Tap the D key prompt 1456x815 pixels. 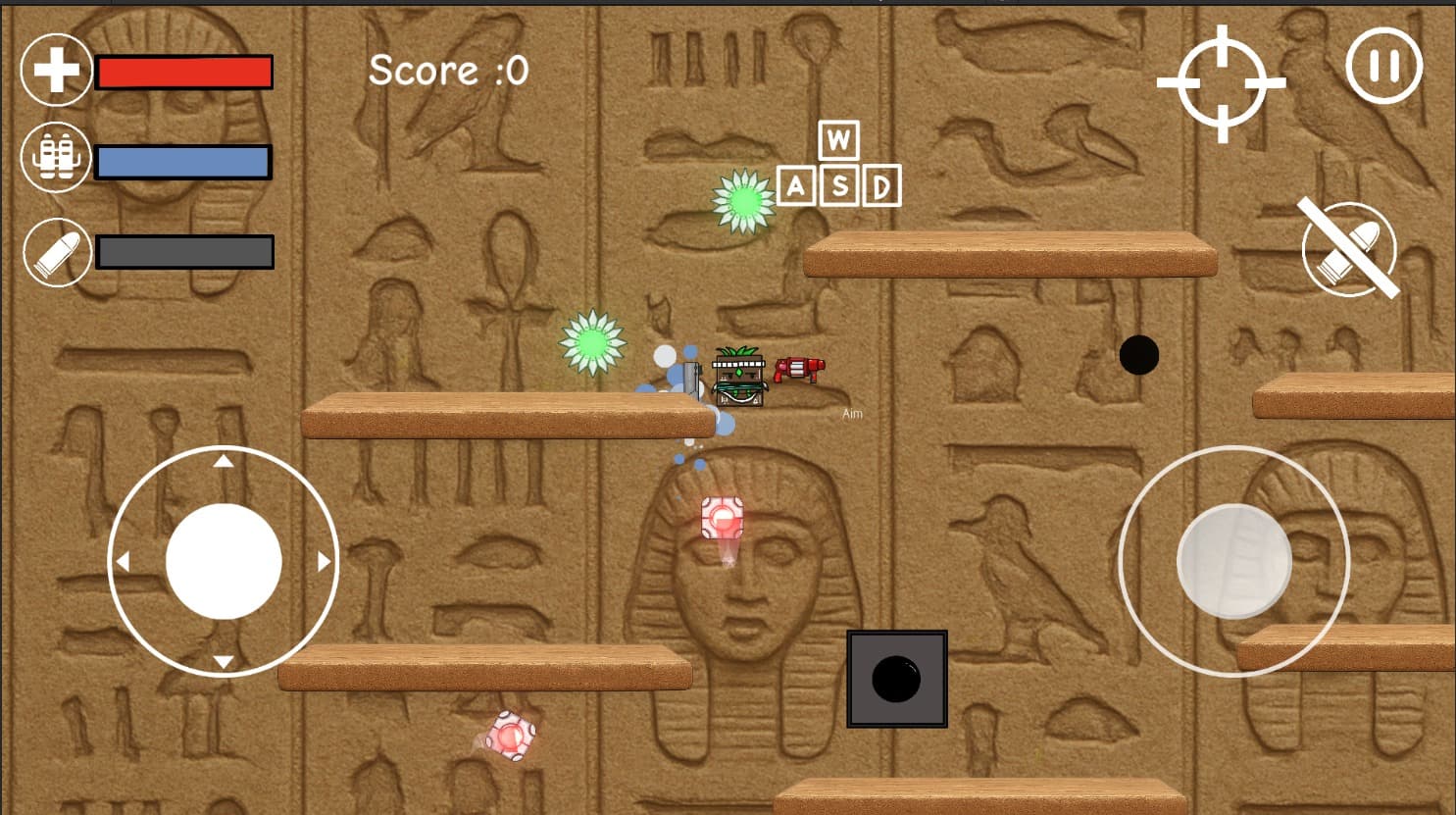pyautogui.click(x=879, y=185)
